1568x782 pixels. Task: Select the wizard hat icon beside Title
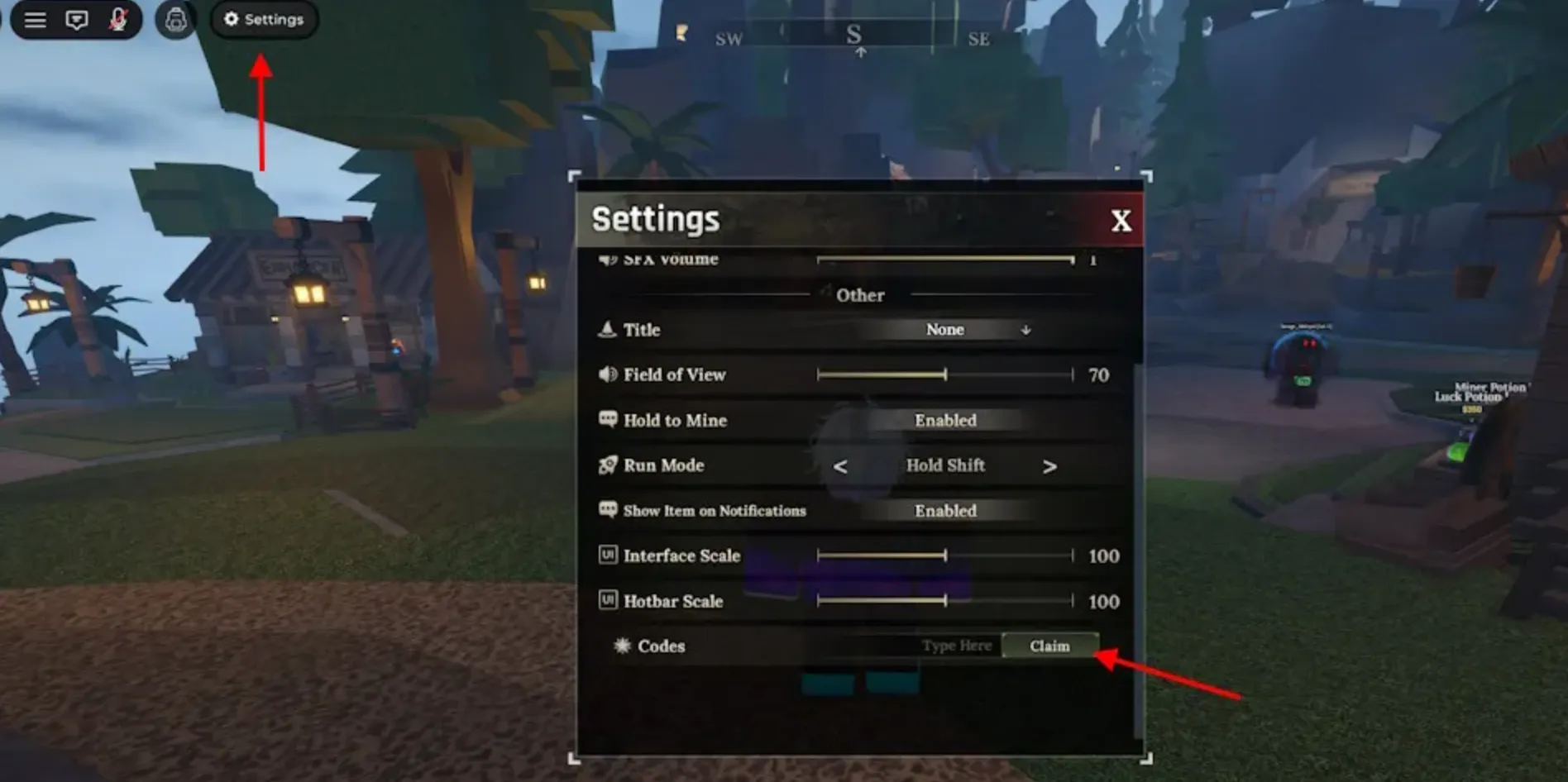(609, 329)
